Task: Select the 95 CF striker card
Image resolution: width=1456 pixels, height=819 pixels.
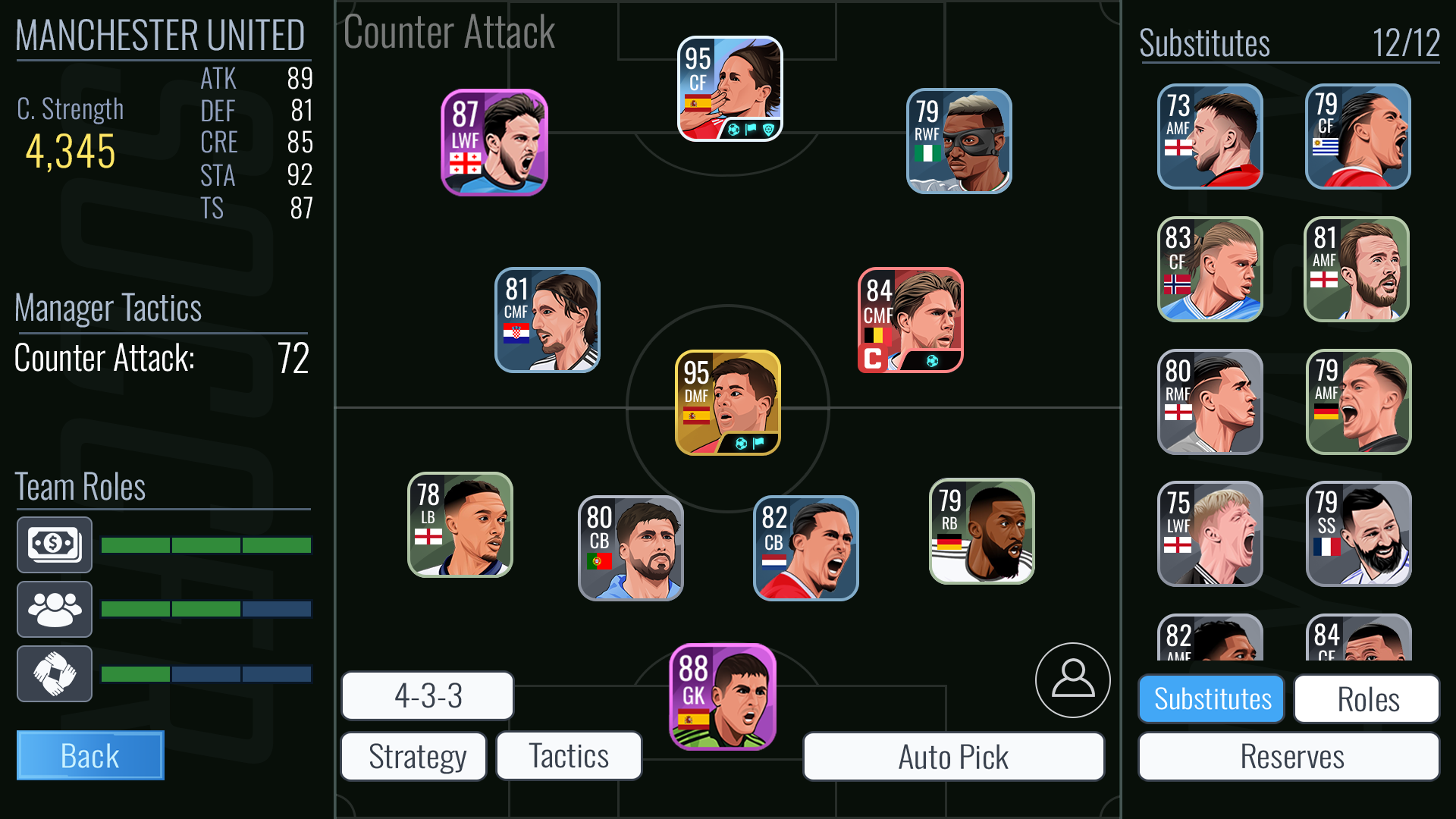Action: coord(730,89)
